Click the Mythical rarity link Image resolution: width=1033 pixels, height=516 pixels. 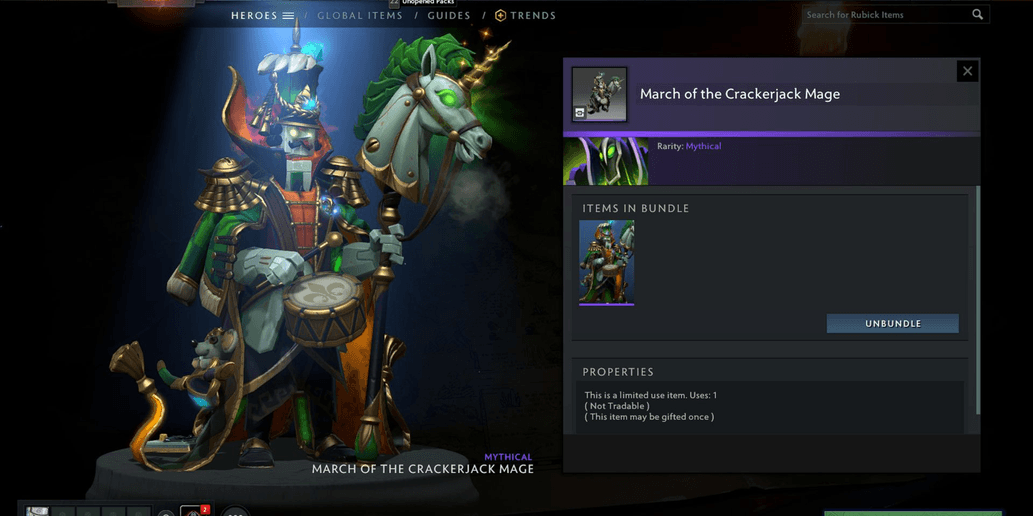(703, 147)
